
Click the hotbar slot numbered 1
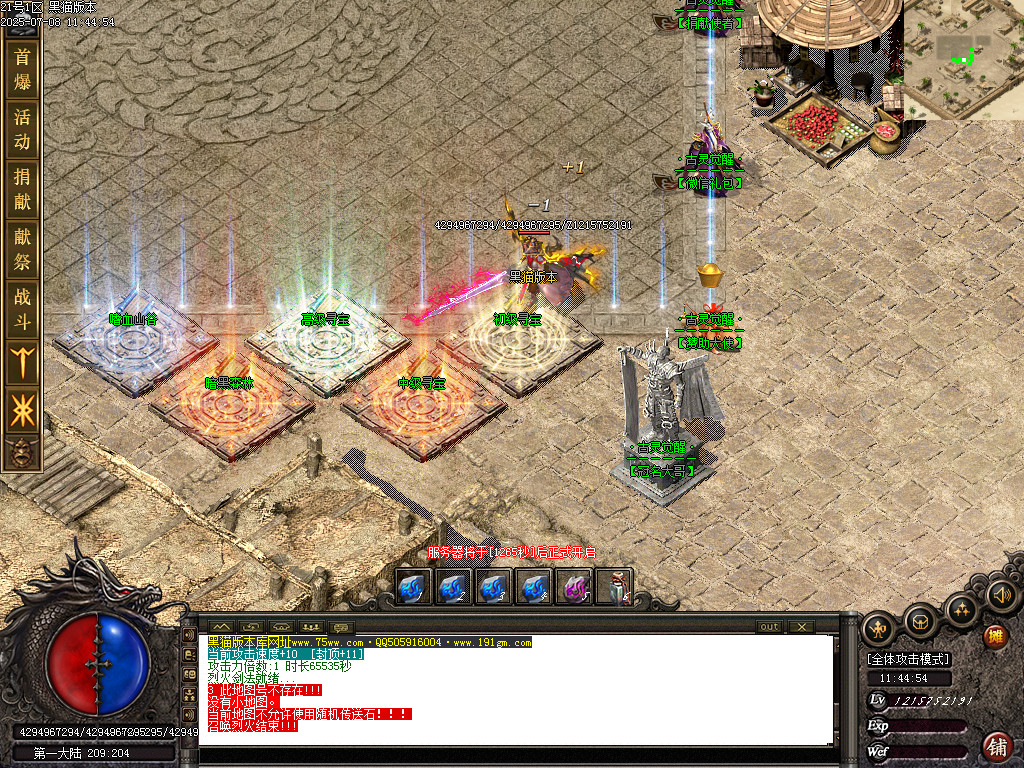[x=414, y=587]
